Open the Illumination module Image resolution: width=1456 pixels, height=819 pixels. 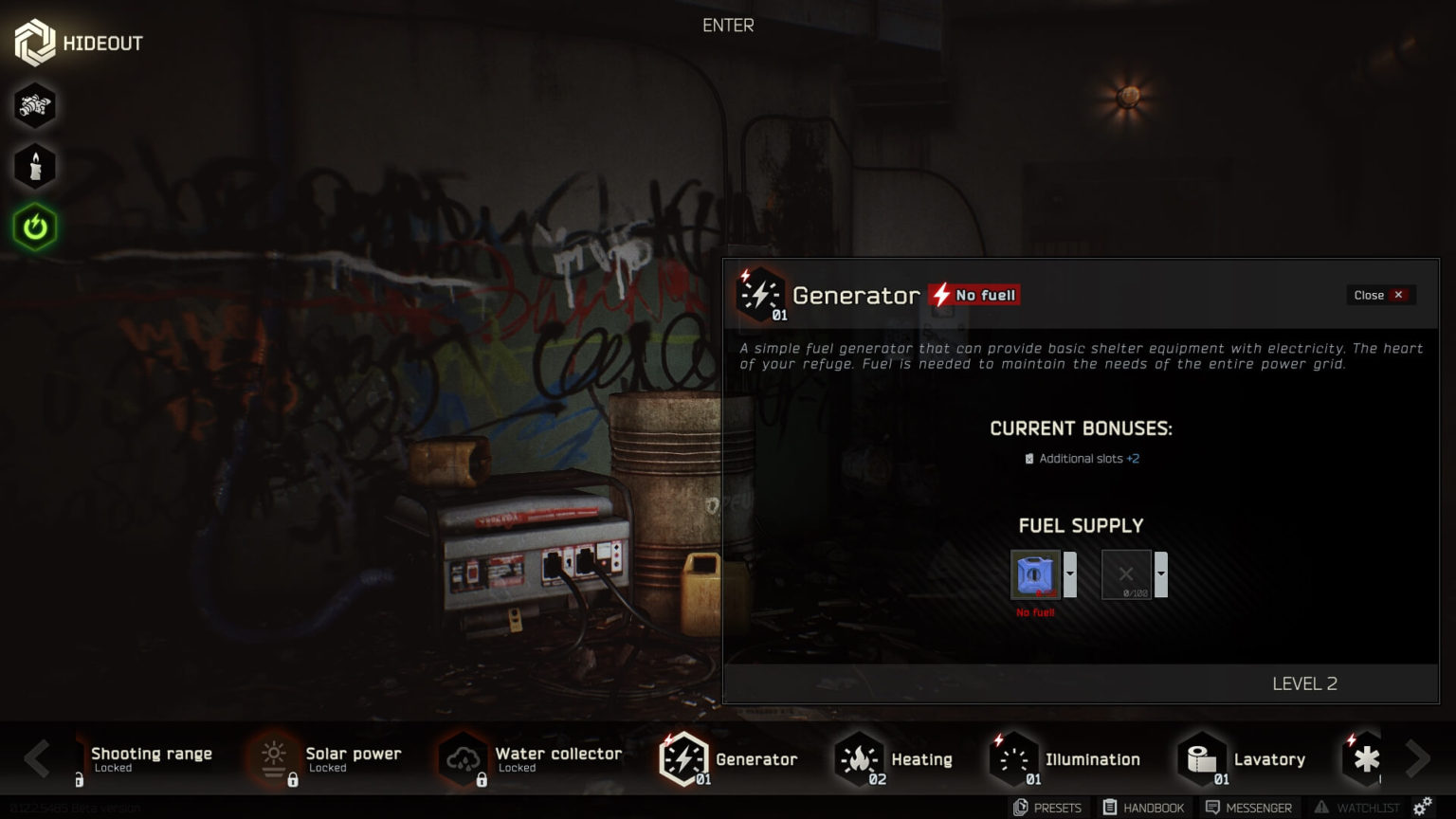[1065, 759]
